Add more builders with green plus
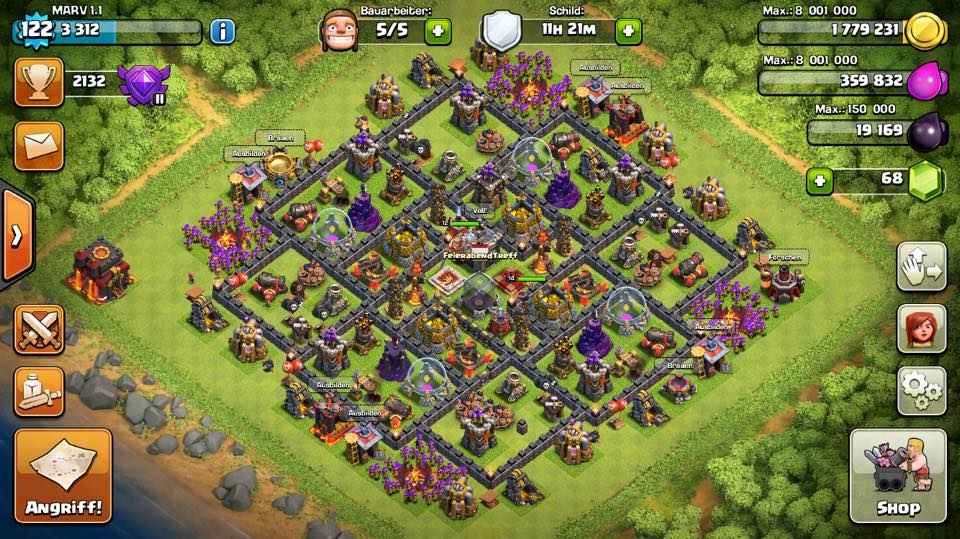 pos(438,31)
